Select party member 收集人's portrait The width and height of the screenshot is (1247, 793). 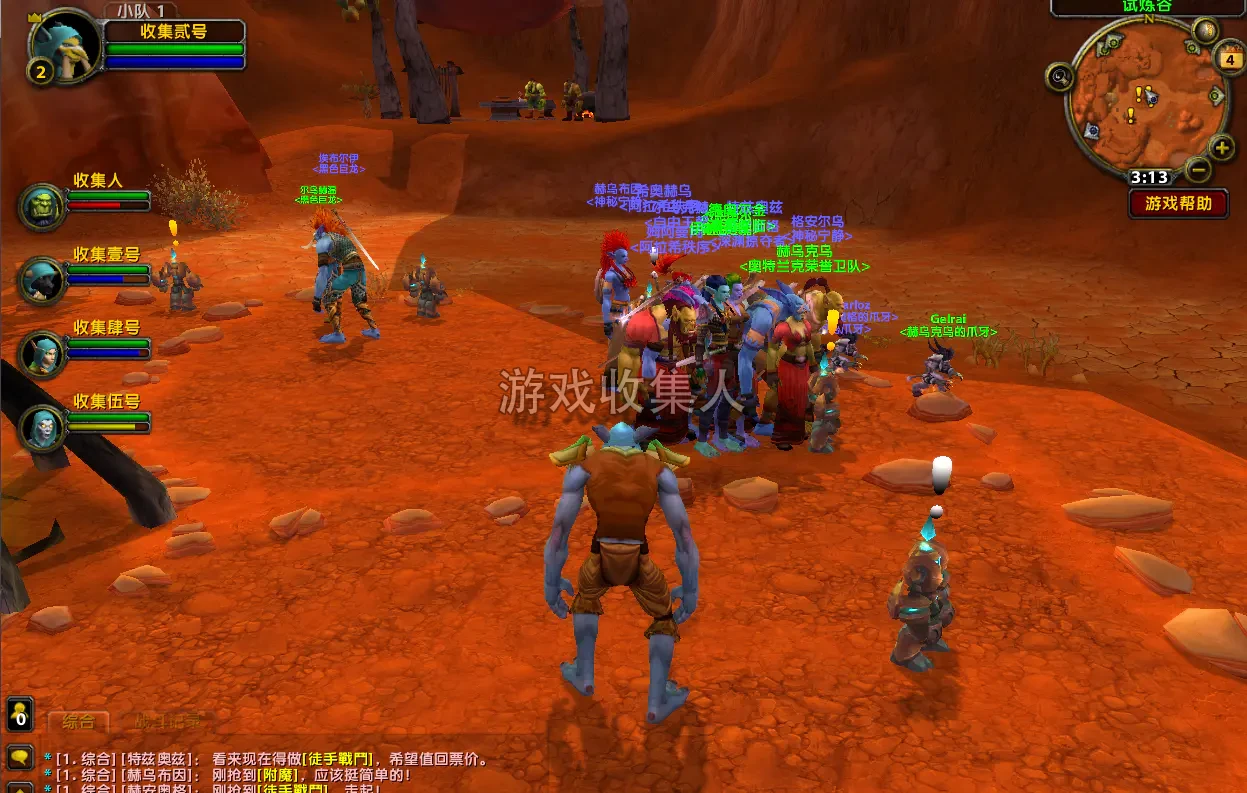coord(42,207)
